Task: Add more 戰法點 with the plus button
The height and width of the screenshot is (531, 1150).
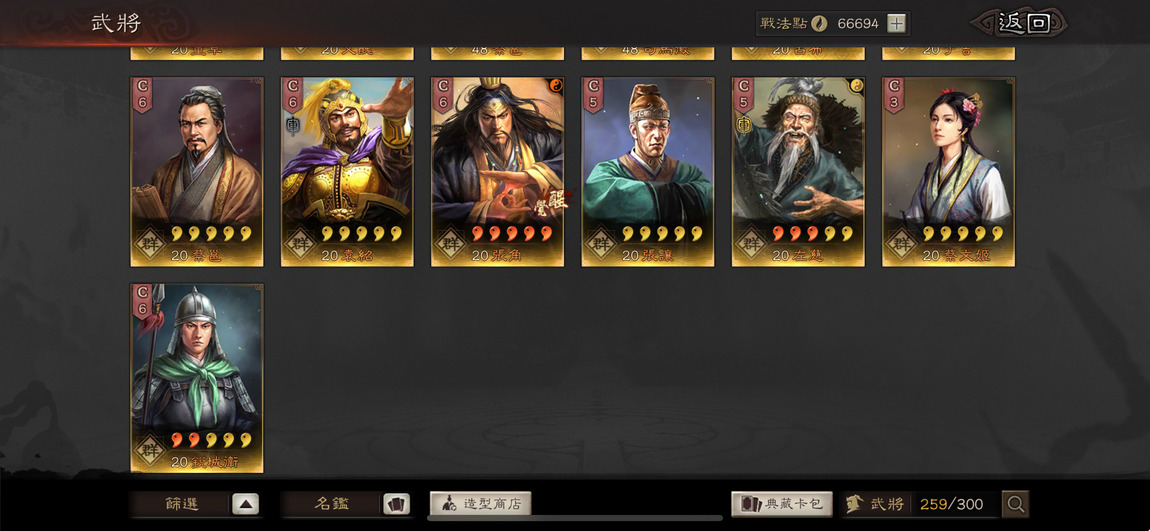Action: click(x=896, y=23)
